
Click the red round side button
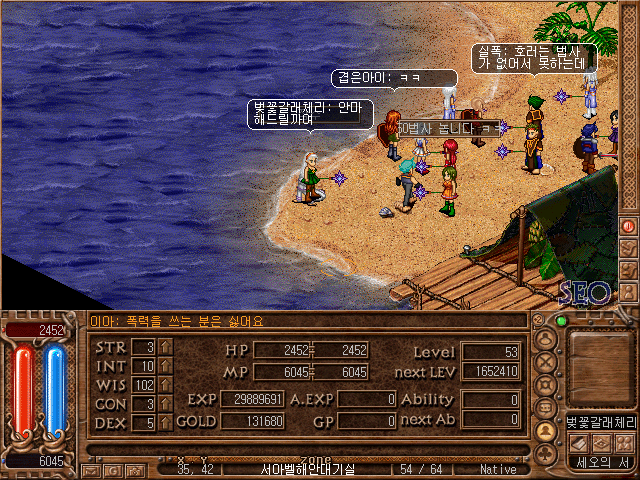pos(629,226)
